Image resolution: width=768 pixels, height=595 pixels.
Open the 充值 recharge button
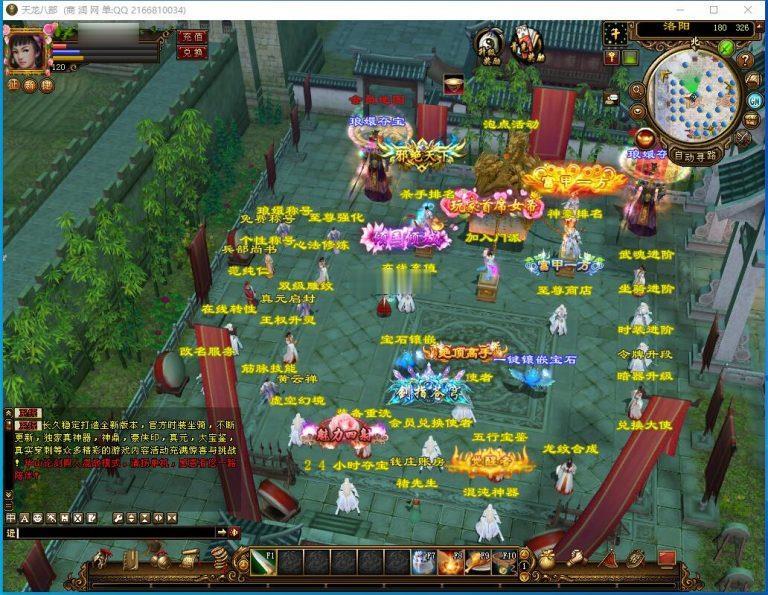pyautogui.click(x=191, y=36)
